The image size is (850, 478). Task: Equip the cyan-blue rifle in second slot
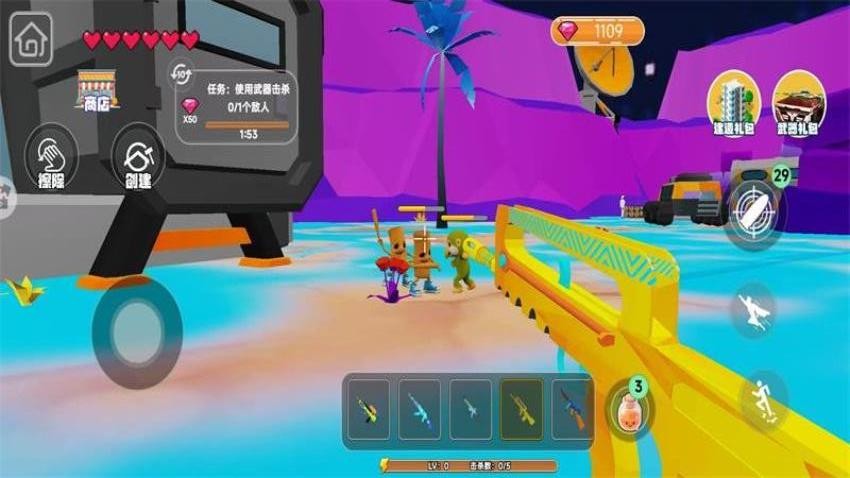pyautogui.click(x=420, y=409)
